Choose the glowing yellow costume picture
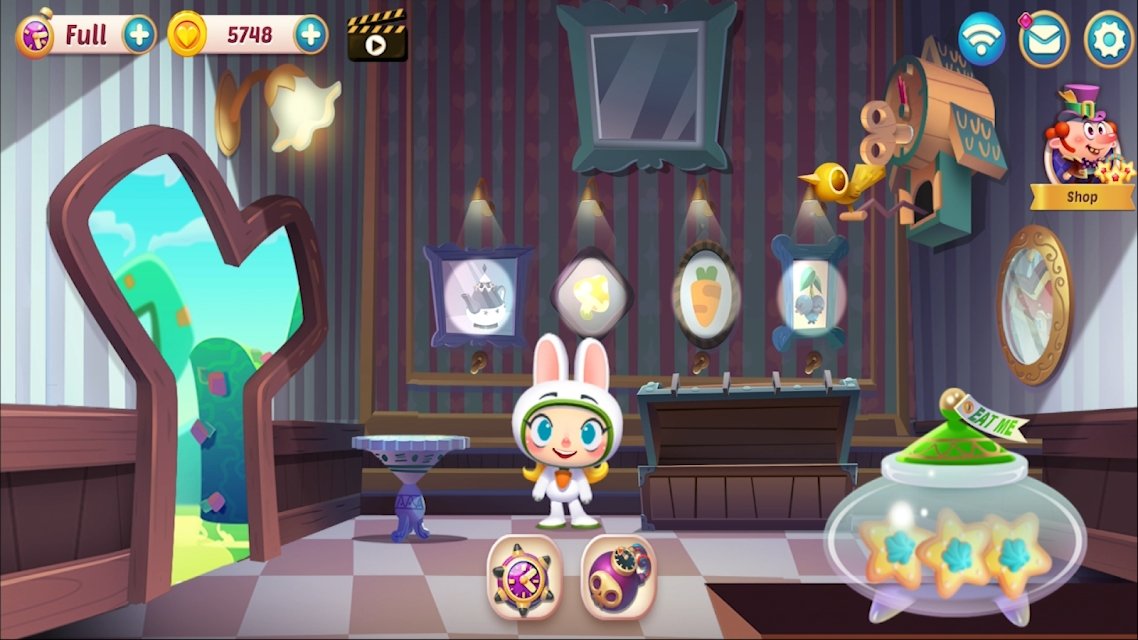This screenshot has width=1138, height=640. (x=592, y=294)
